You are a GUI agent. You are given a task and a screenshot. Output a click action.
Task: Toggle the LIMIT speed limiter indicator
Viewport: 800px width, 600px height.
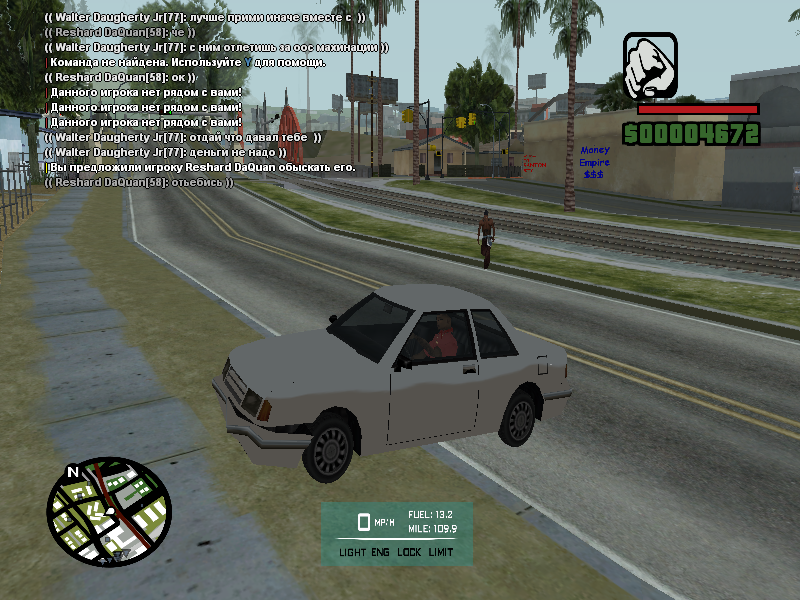(x=441, y=552)
